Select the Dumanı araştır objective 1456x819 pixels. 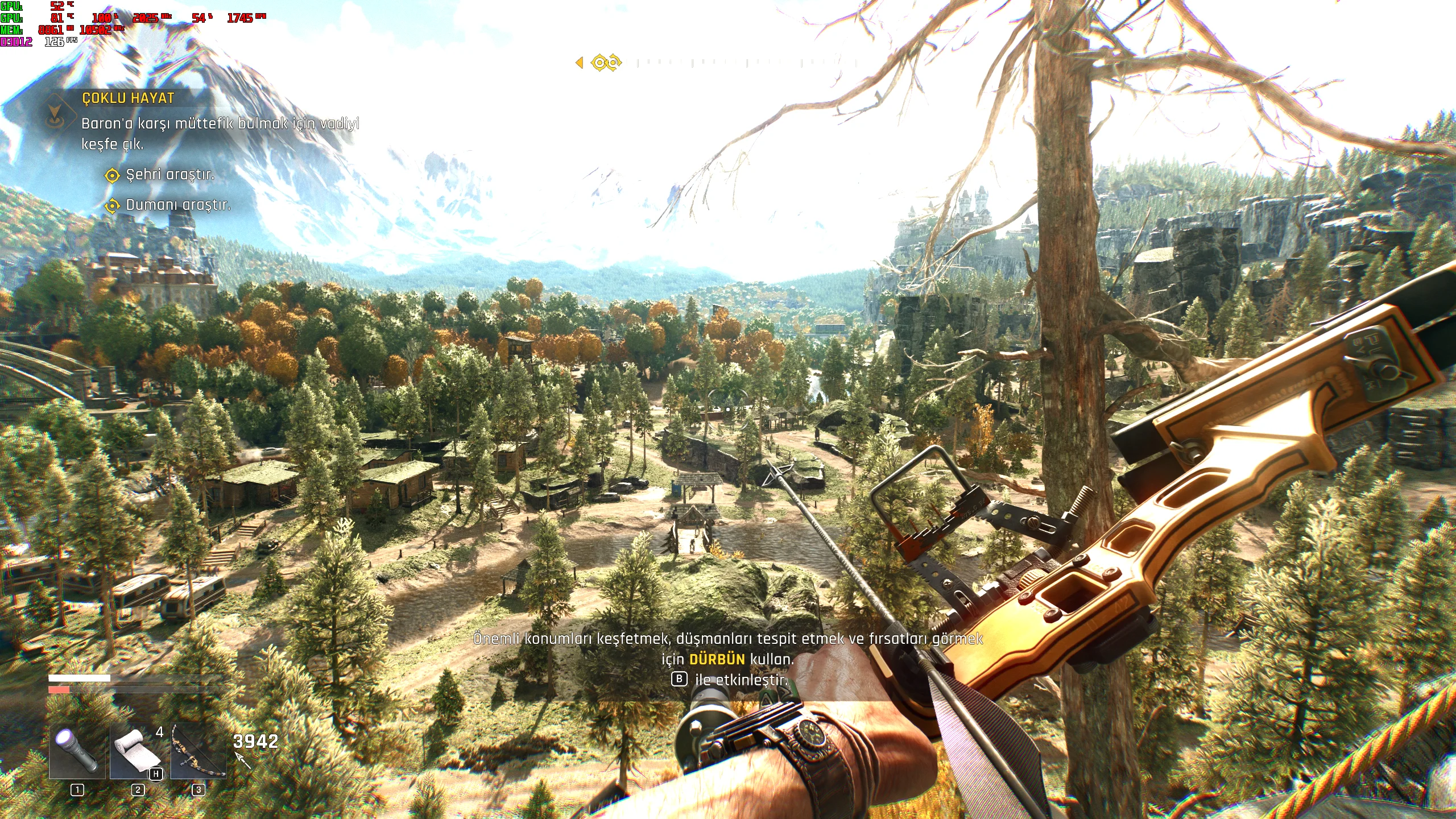pos(177,205)
